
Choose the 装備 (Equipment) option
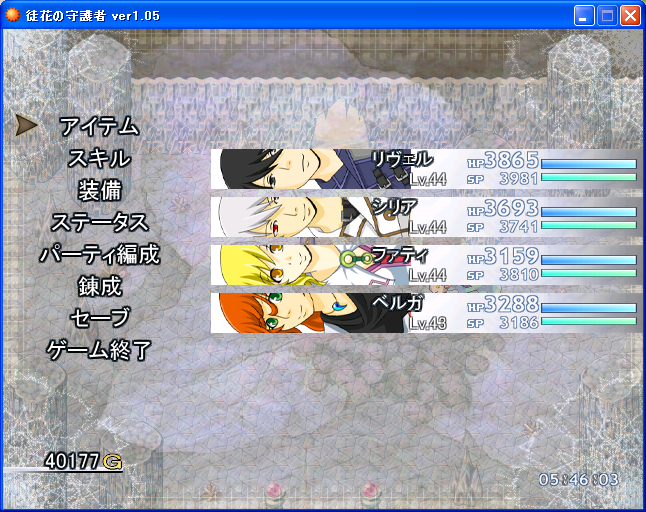point(99,191)
